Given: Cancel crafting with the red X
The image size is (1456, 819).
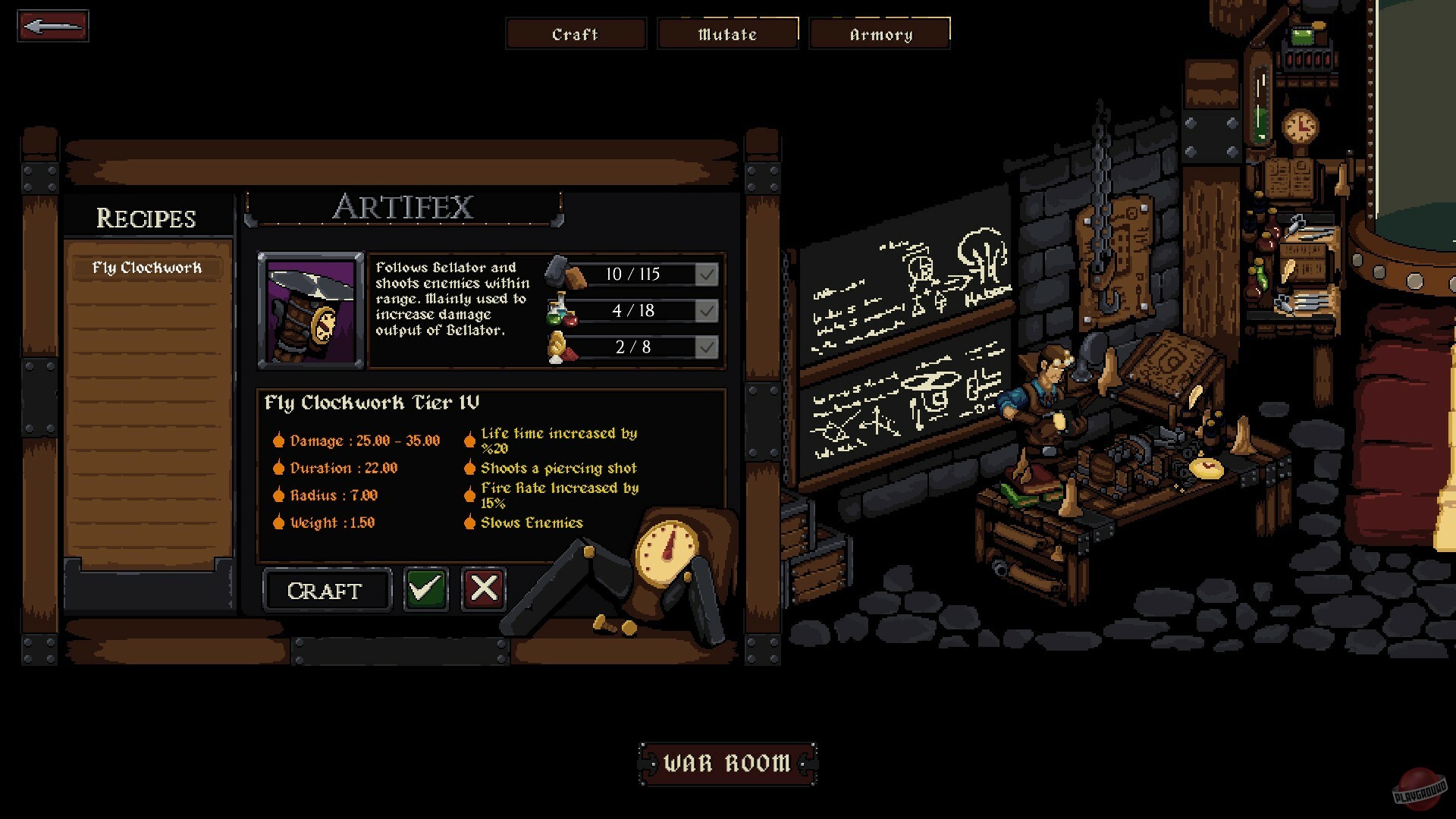Looking at the screenshot, I should tap(482, 589).
